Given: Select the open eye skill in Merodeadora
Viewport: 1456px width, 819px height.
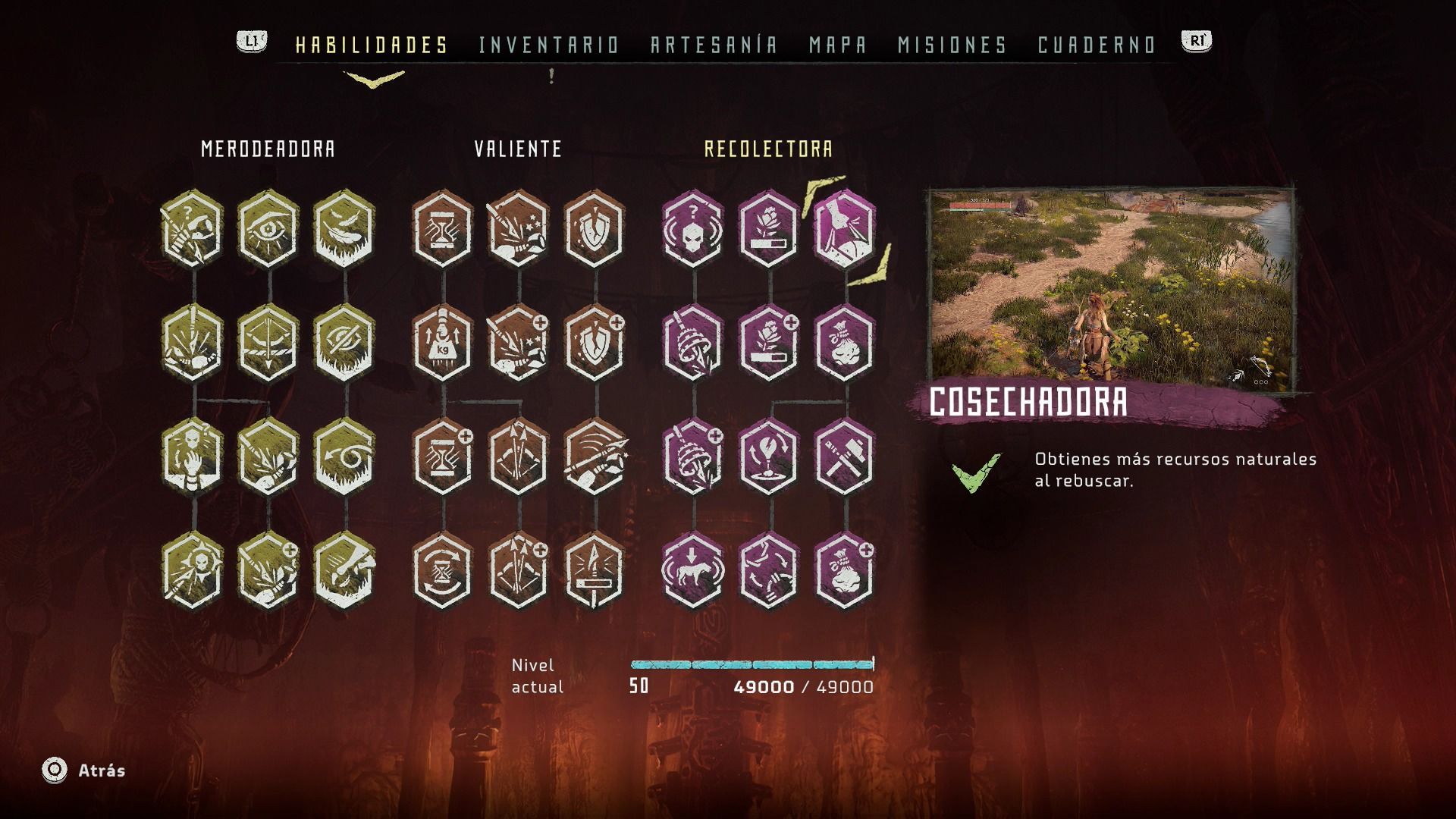Looking at the screenshot, I should coord(268,229).
